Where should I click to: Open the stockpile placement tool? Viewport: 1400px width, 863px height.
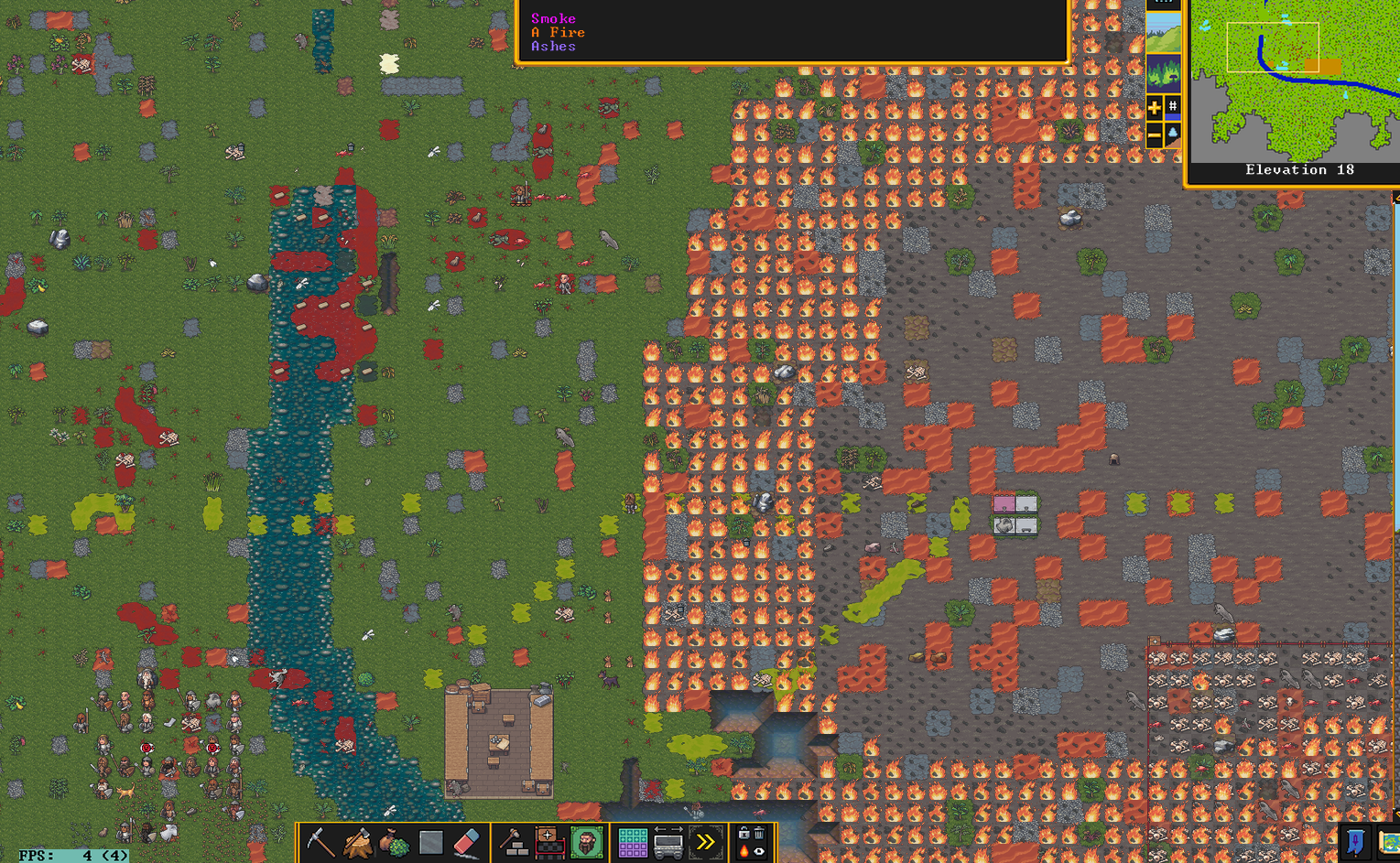(x=549, y=842)
